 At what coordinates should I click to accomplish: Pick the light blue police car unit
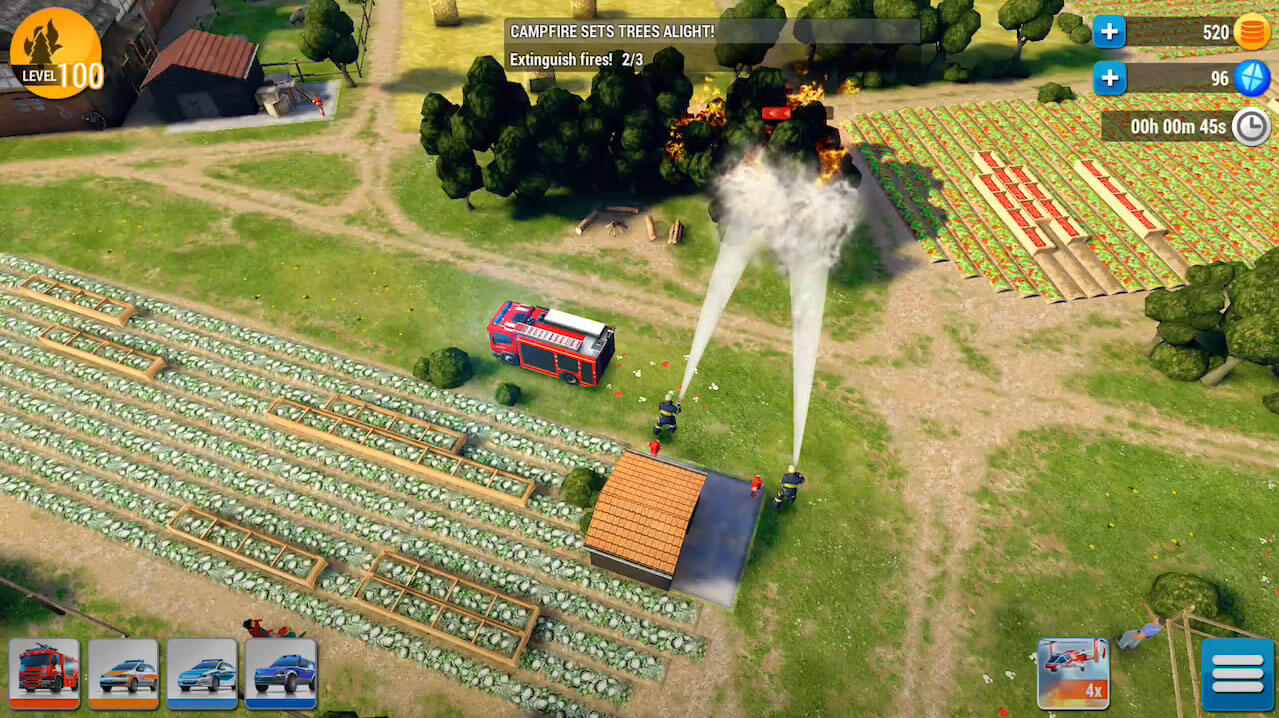point(202,672)
